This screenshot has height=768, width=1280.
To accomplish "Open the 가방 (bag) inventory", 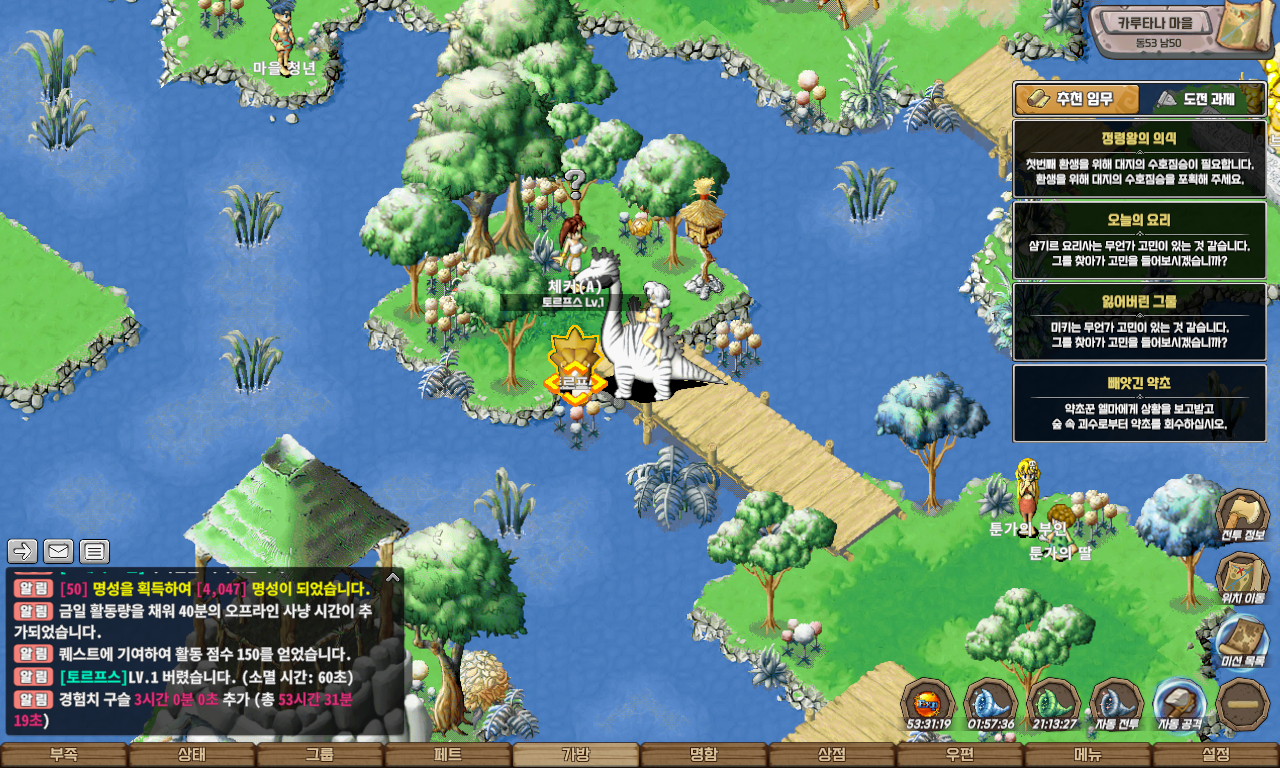I will pyautogui.click(x=576, y=755).
